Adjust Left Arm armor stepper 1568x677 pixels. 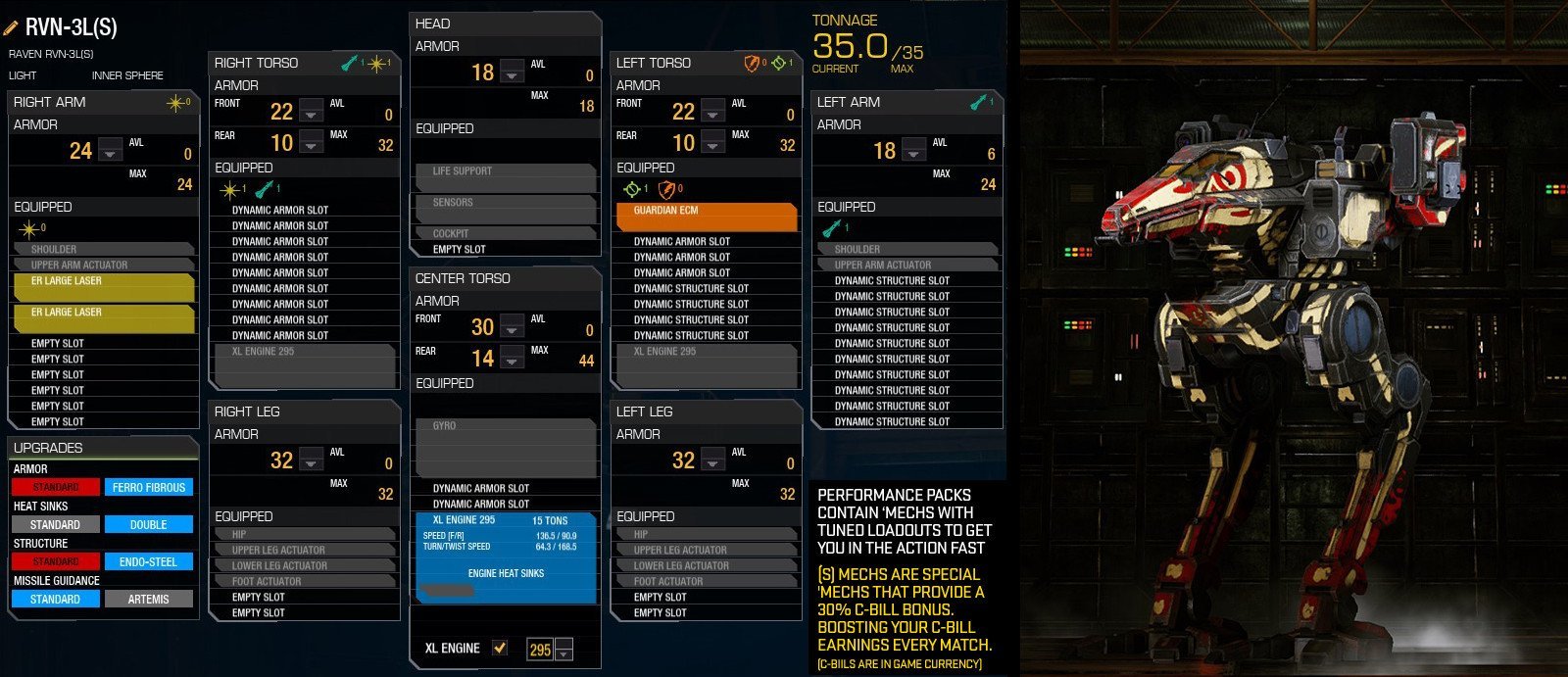(x=914, y=151)
